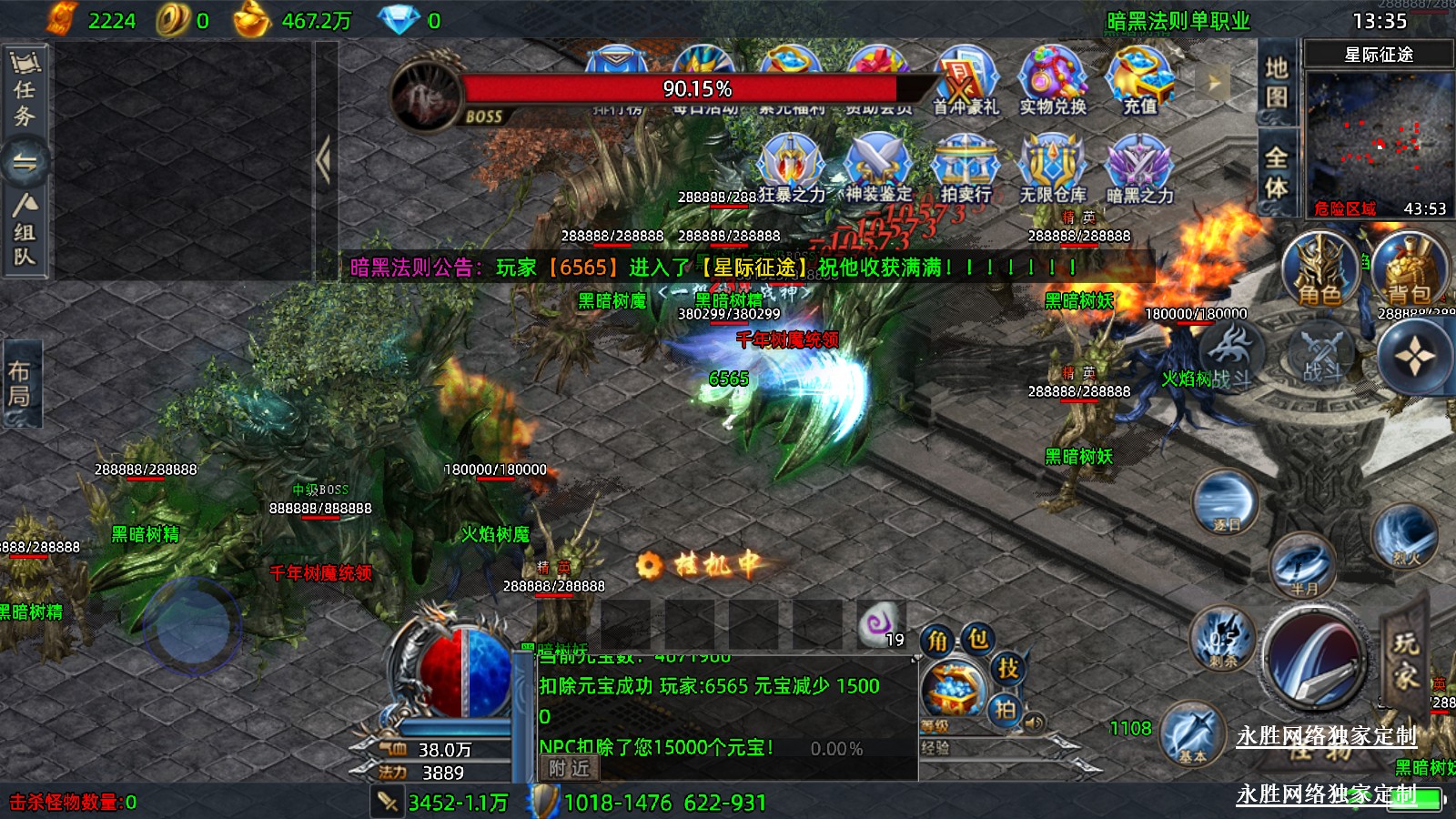
Task: Activate the 狂暴之力 icon
Action: (x=791, y=167)
